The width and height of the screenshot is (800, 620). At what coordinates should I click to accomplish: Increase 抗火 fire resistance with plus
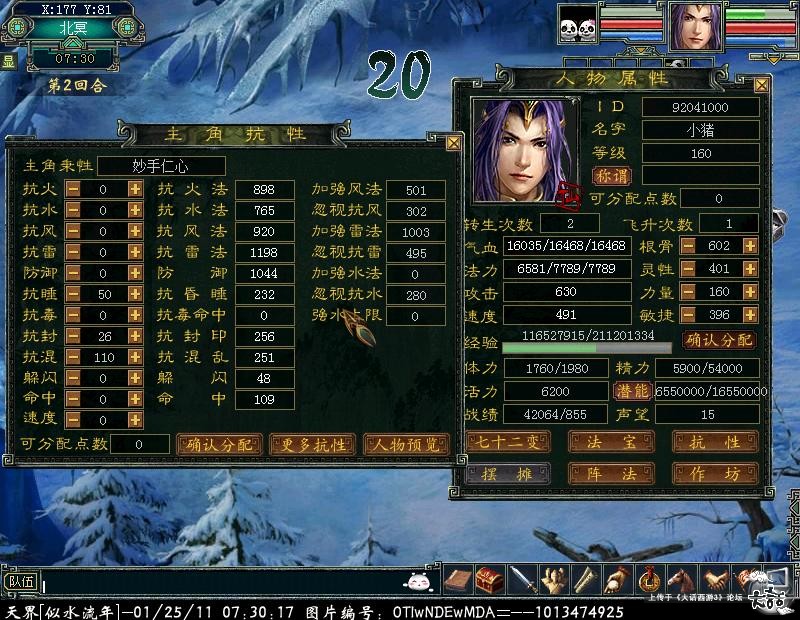135,189
